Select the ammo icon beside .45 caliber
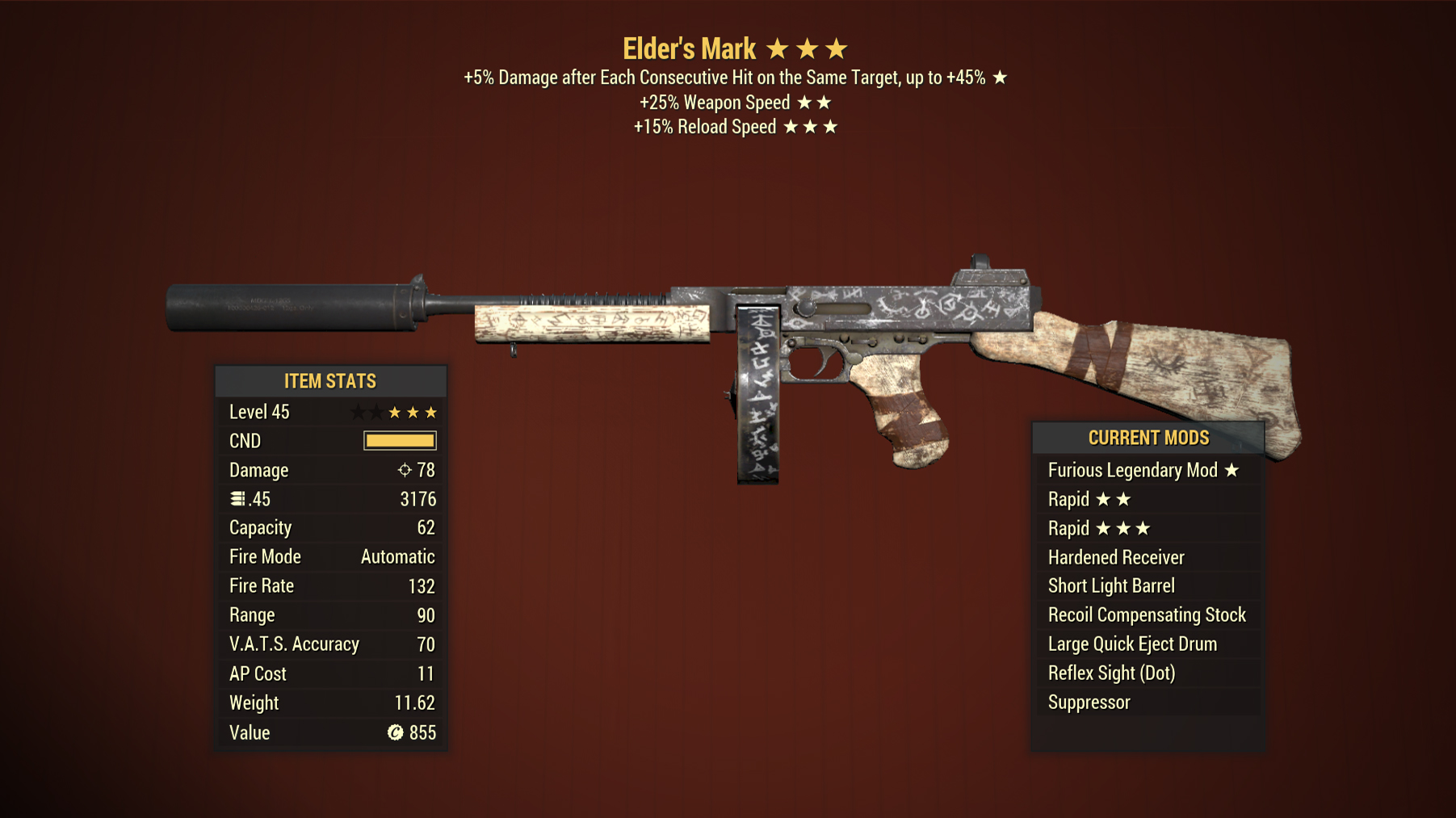 point(237,498)
